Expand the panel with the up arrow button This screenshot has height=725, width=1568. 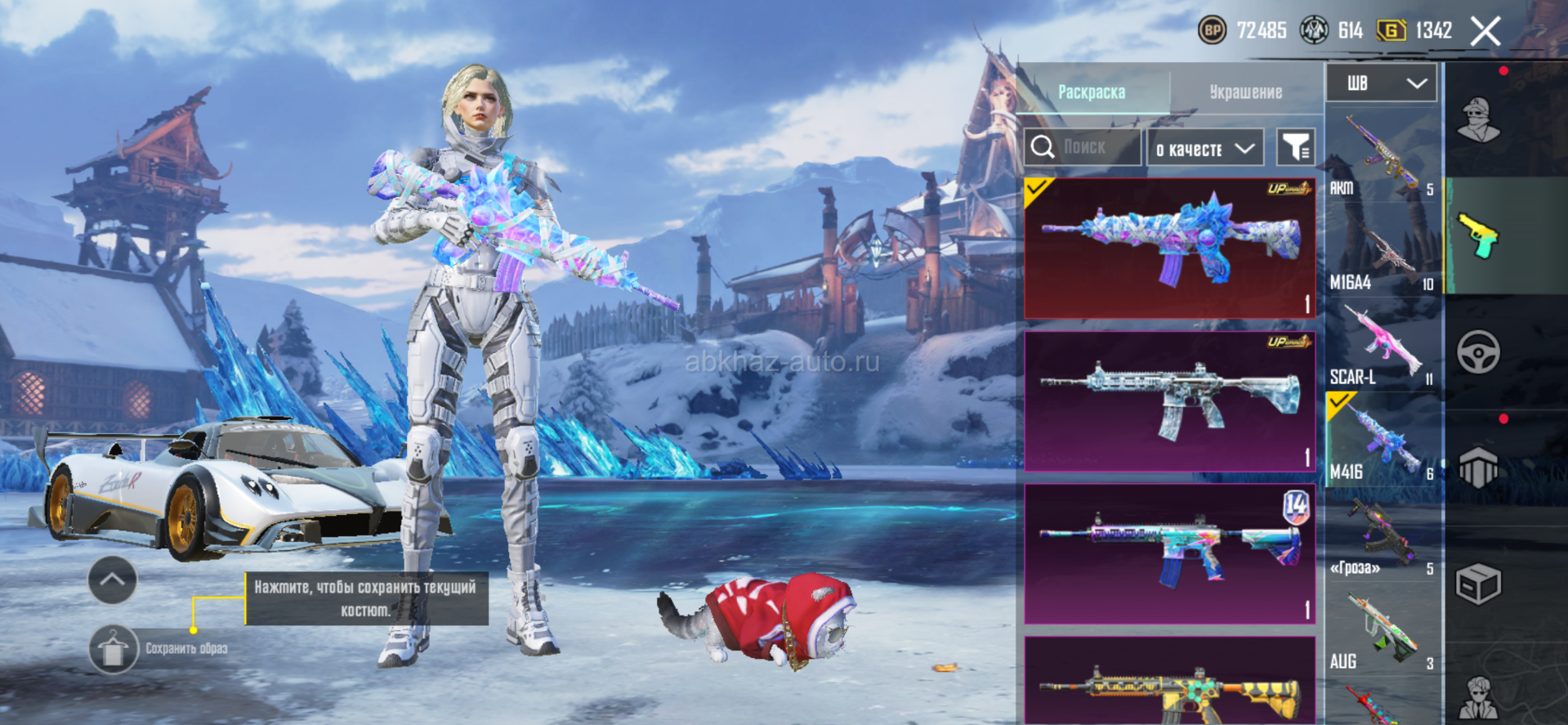112,580
